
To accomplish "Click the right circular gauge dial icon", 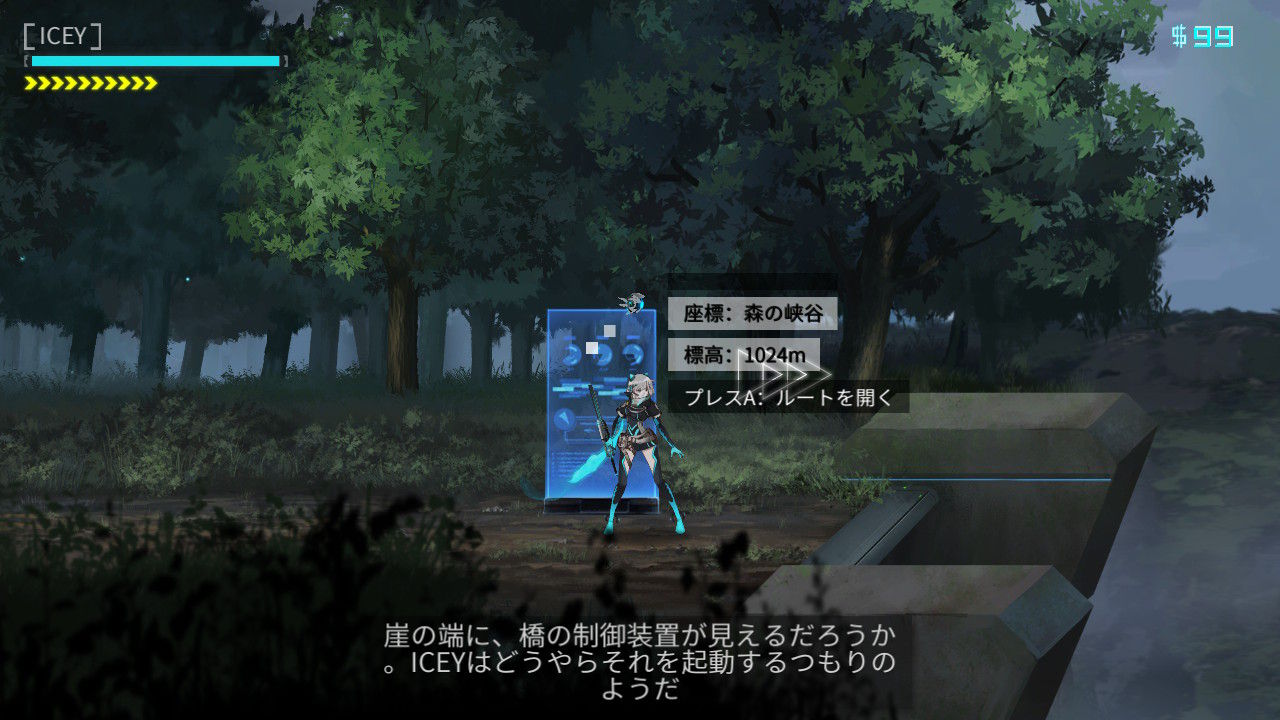I will [x=634, y=355].
